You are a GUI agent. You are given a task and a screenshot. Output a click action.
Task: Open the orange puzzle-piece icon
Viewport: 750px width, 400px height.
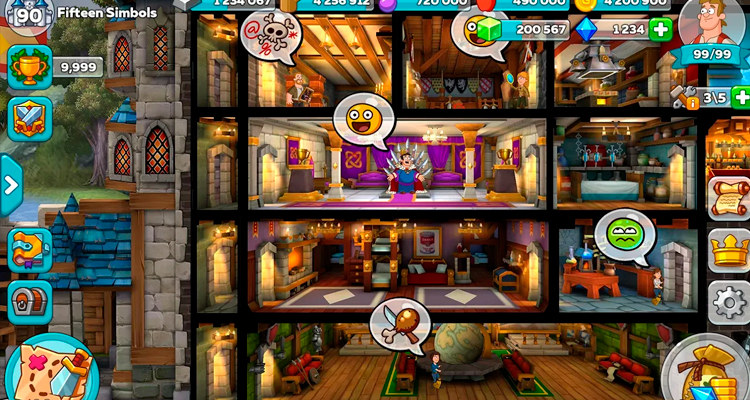(x=29, y=249)
